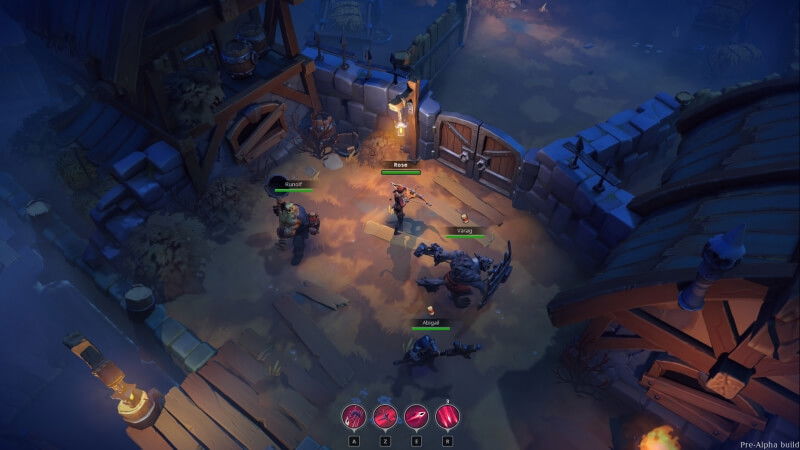Trigger the triple slash ability icon
The width and height of the screenshot is (800, 450).
click(447, 415)
